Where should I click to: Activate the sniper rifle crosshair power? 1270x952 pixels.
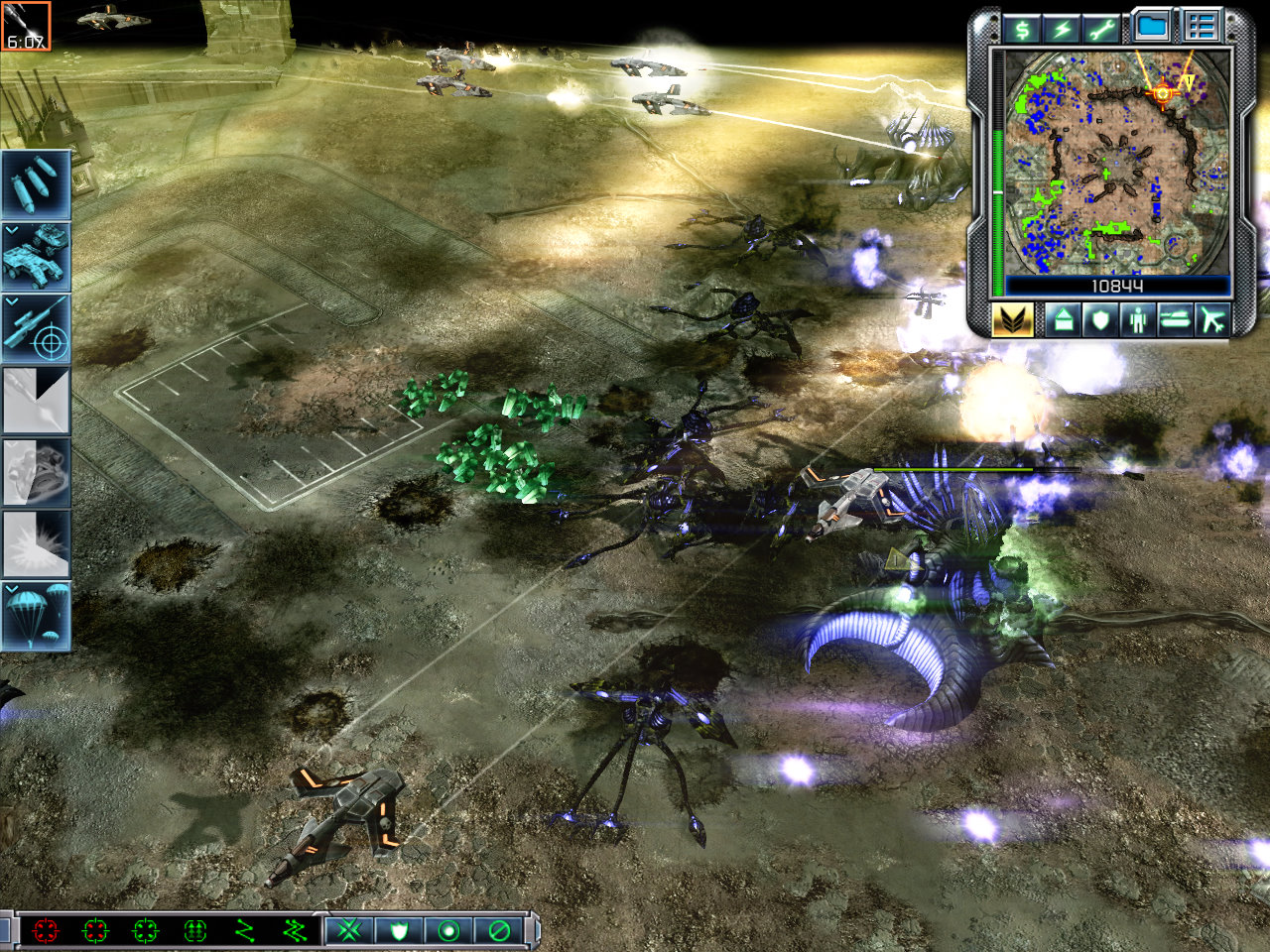[36, 328]
